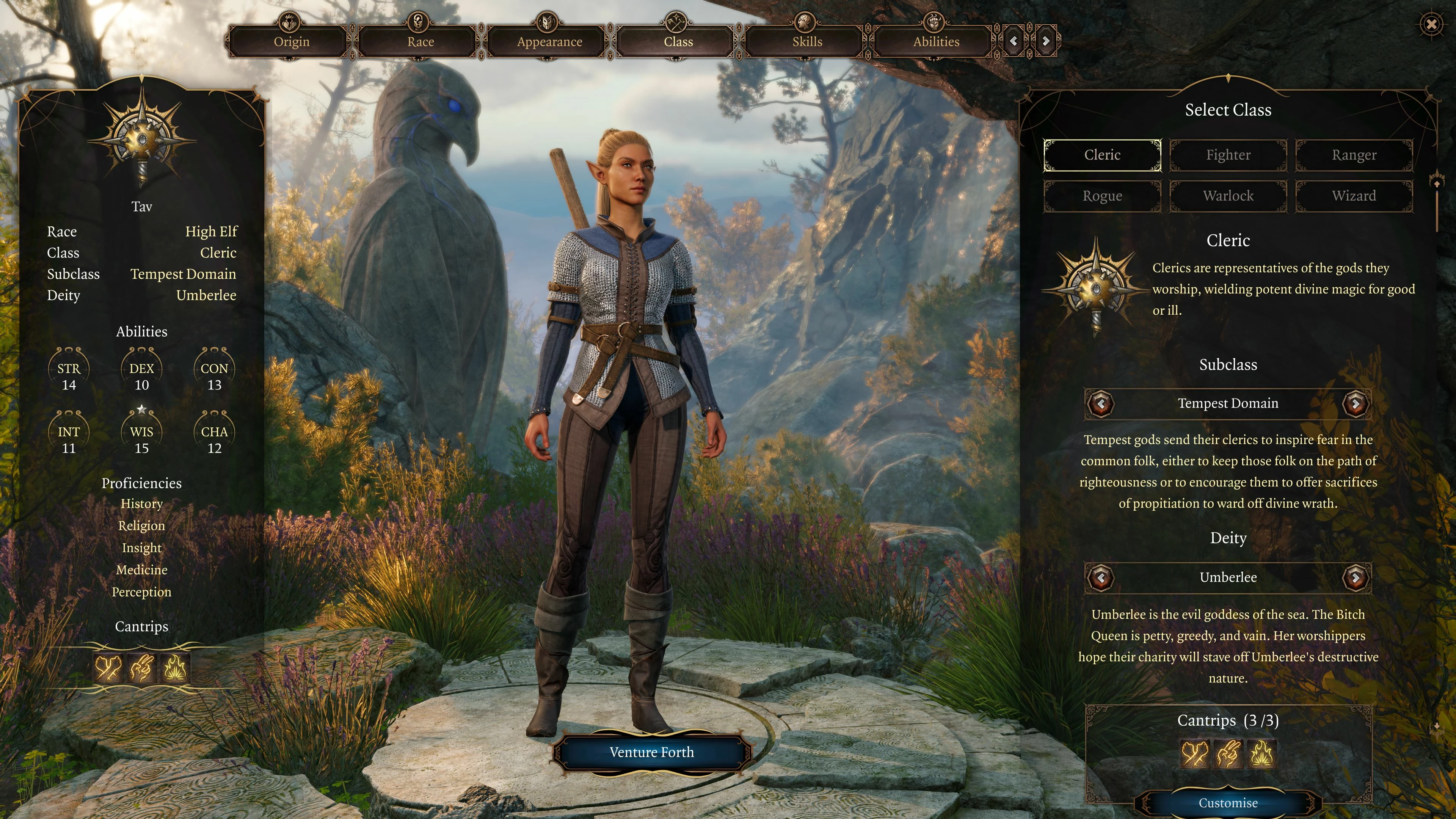This screenshot has height=819, width=1456.
Task: Choose the Warlock class
Action: (x=1228, y=196)
